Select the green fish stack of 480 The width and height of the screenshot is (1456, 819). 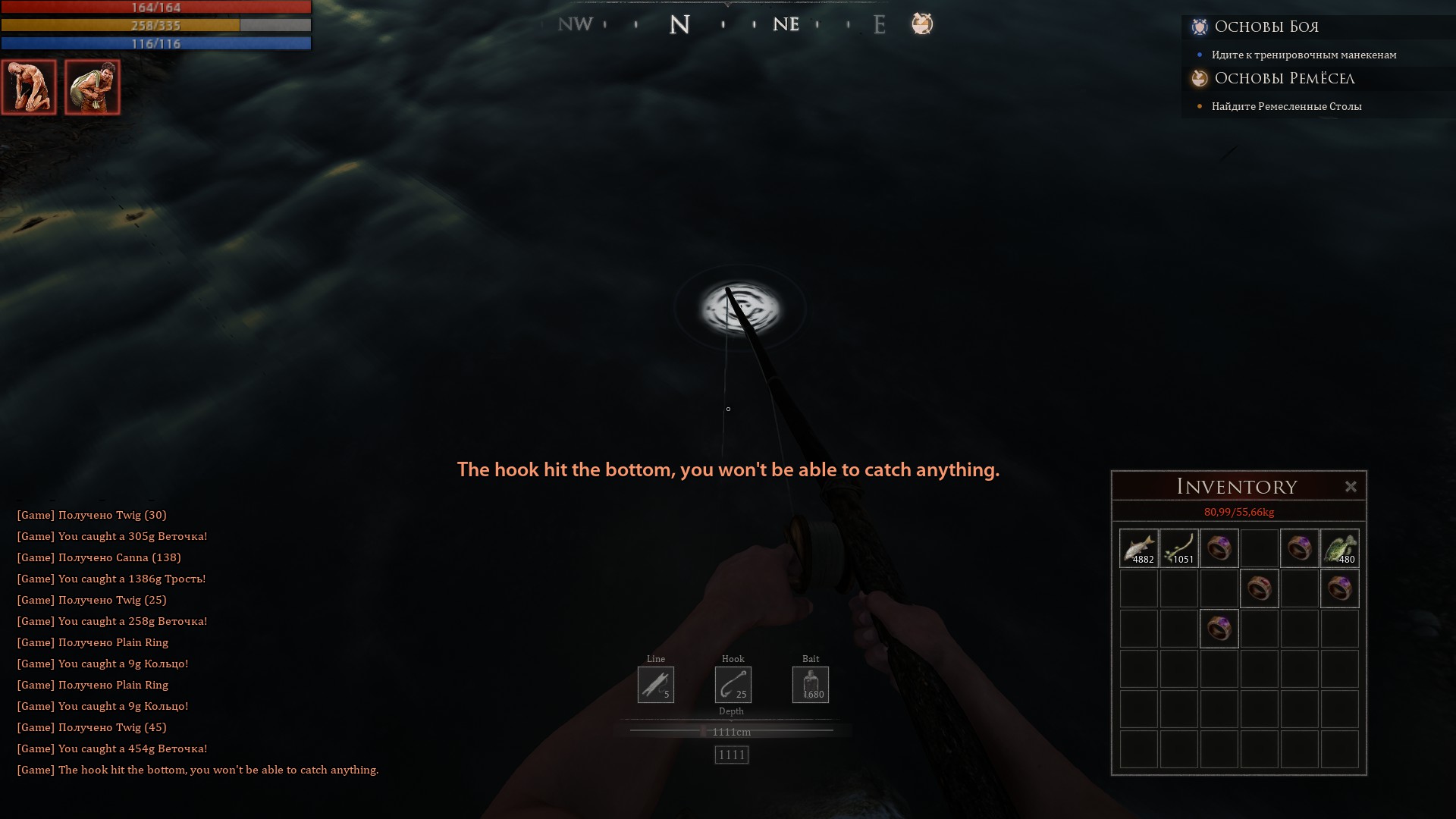(1339, 548)
